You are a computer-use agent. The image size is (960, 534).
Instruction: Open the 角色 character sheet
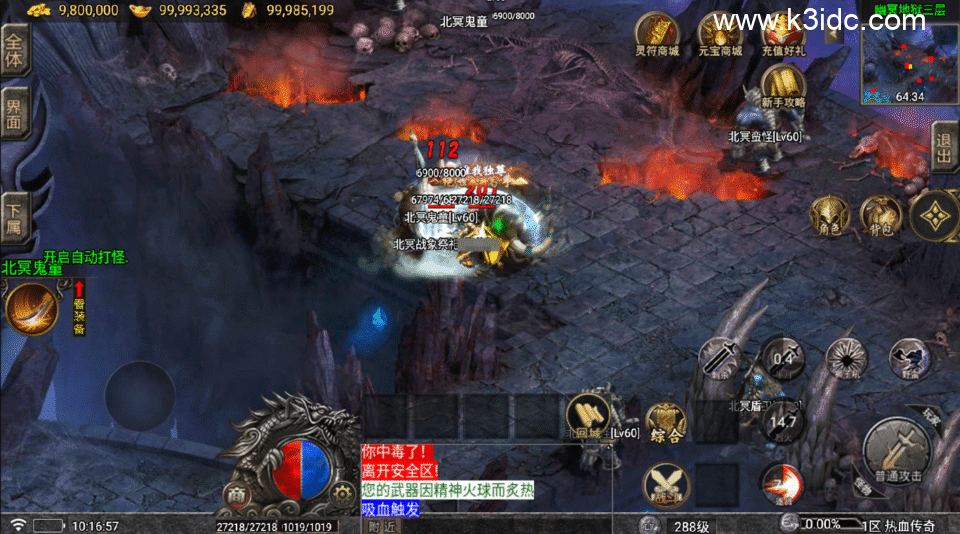click(x=830, y=213)
